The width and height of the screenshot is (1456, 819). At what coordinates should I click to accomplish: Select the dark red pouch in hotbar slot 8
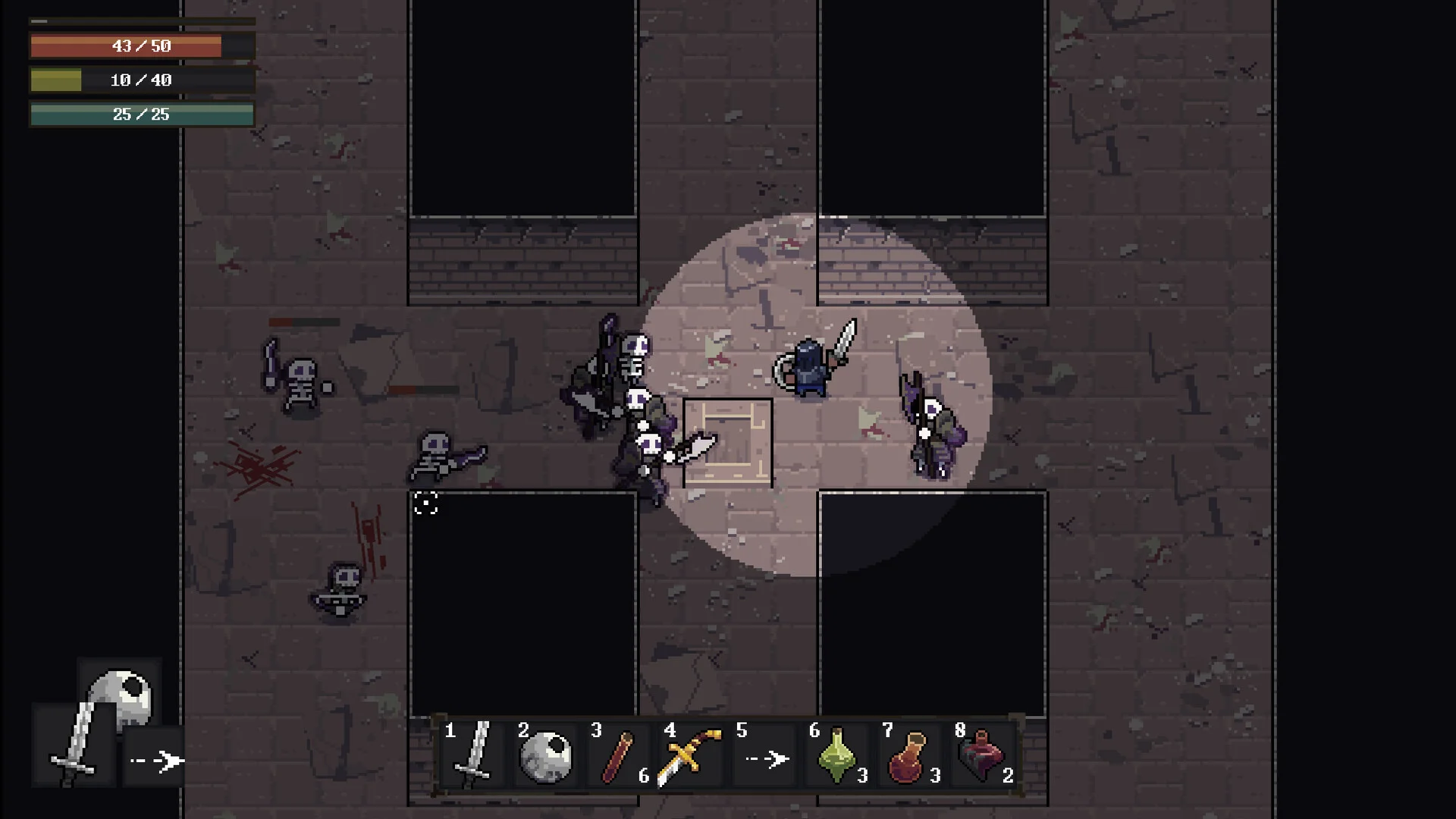tap(982, 755)
